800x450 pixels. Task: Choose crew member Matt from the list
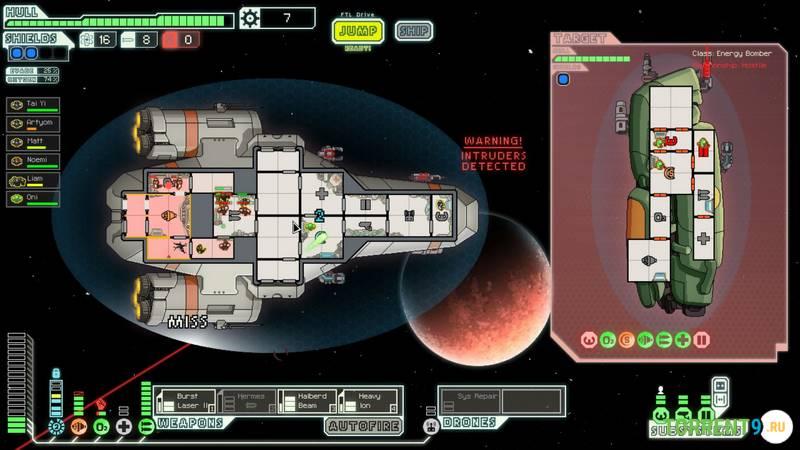(x=34, y=142)
